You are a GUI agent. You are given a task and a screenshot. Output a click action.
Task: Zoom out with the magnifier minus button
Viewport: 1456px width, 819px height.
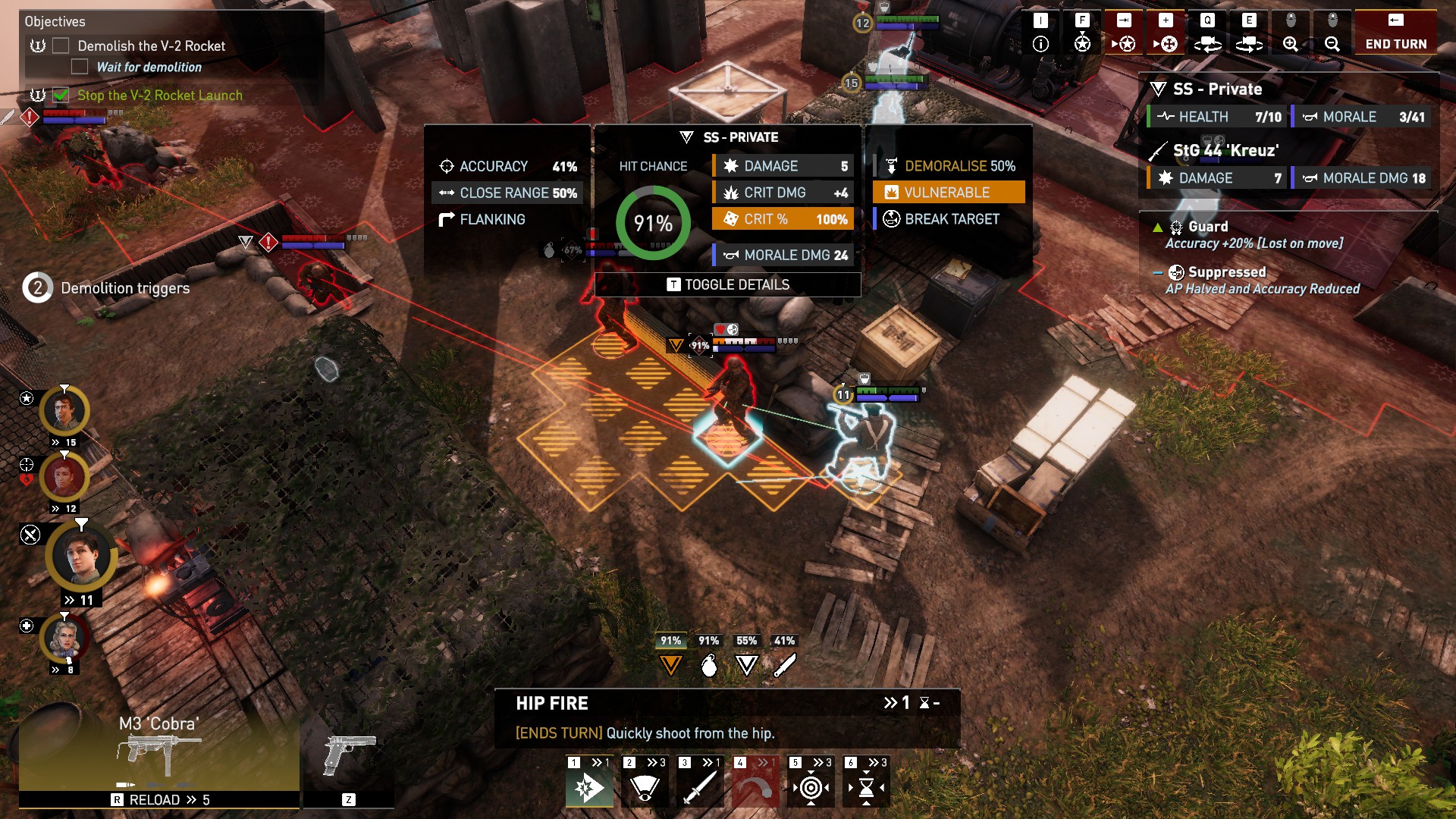pos(1332,33)
